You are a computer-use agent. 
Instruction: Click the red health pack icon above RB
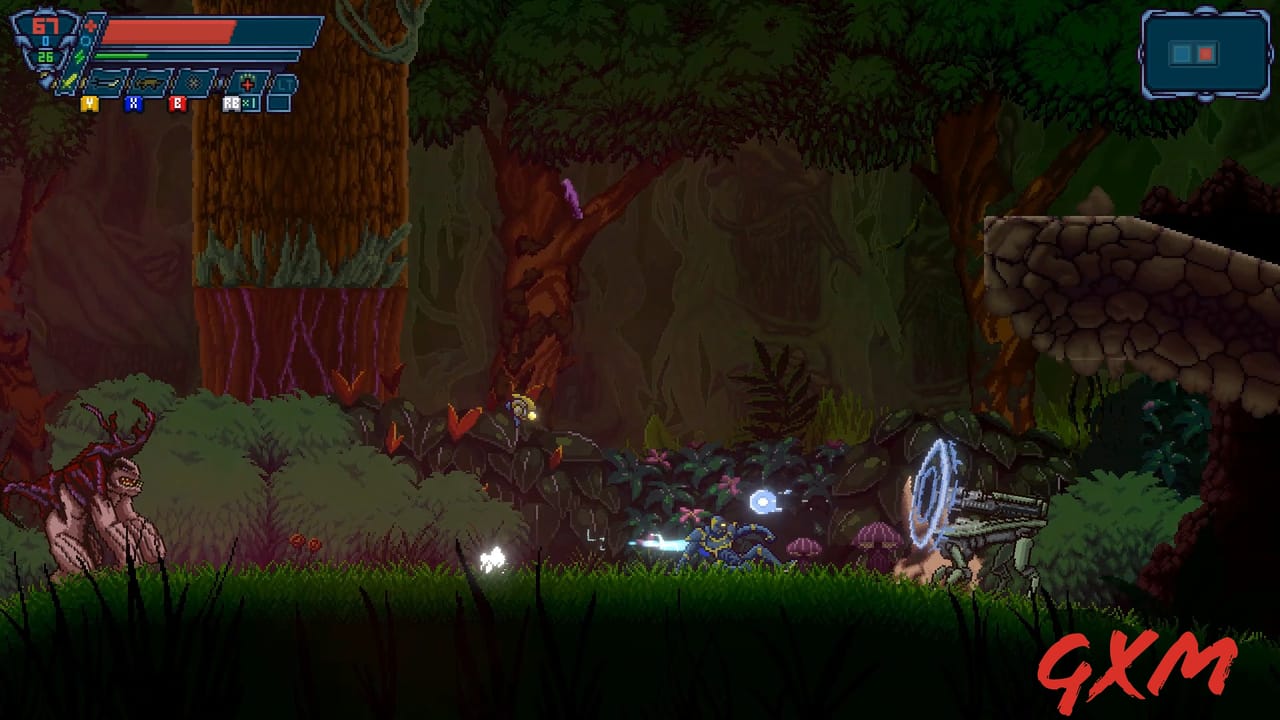tap(246, 83)
